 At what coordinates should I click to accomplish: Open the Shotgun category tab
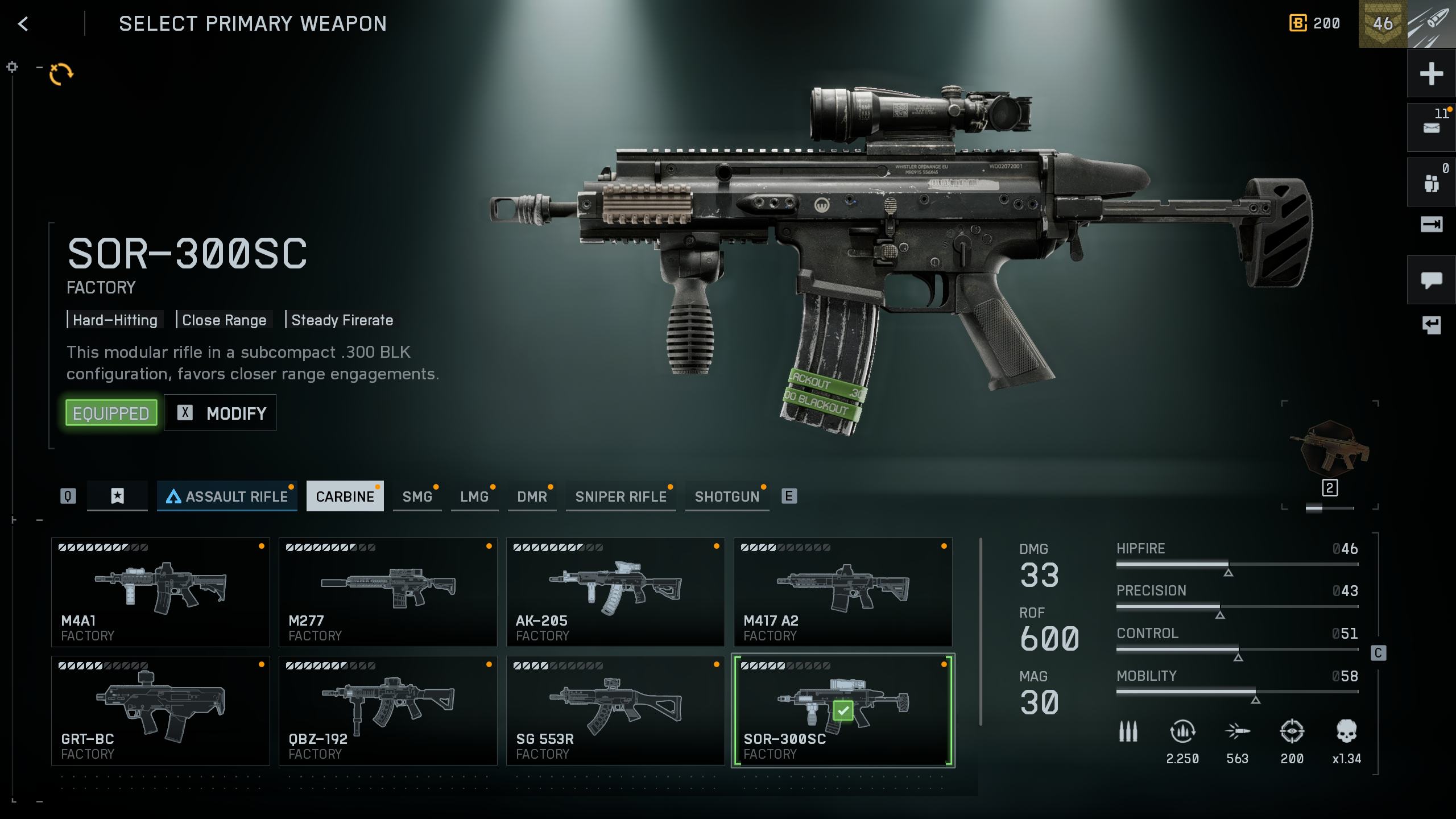click(x=727, y=497)
